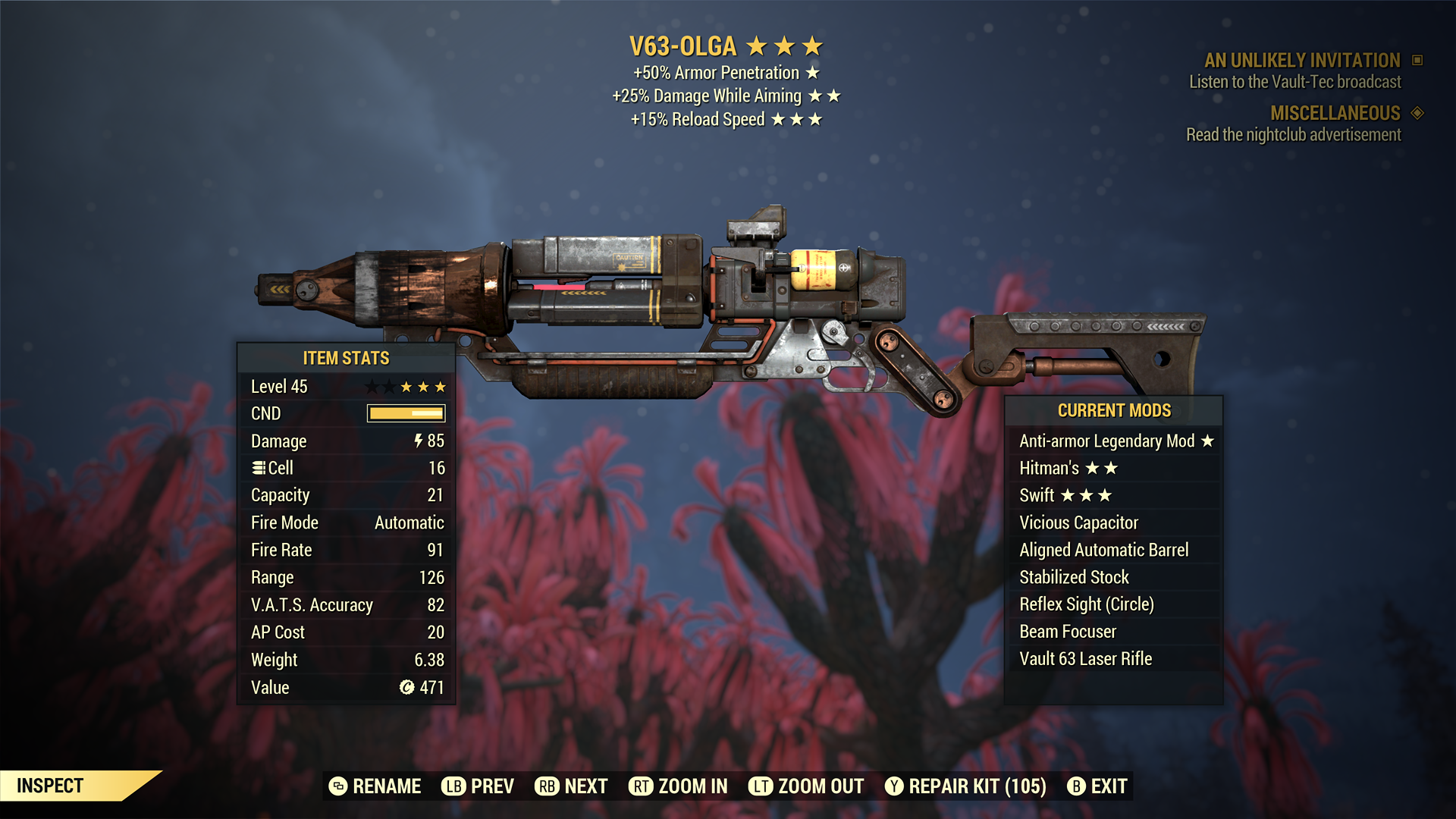Click the B button icon for Exit
This screenshot has height=819, width=1456.
tap(1078, 786)
